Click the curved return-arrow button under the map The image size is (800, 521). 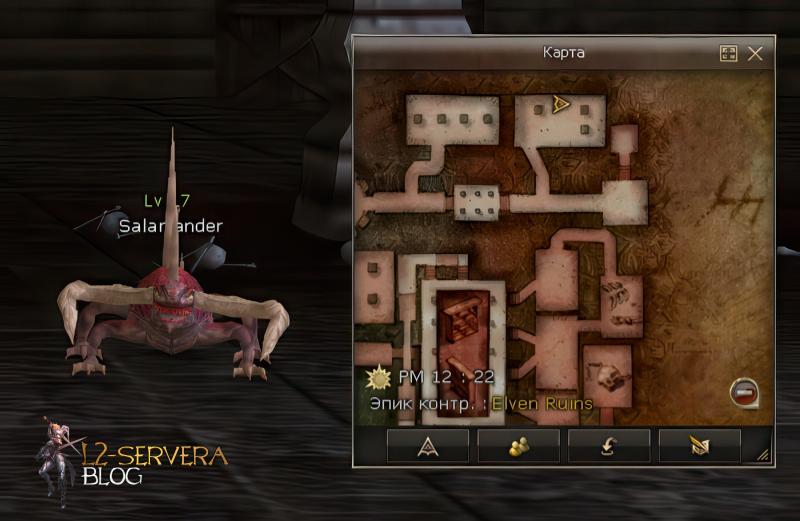coord(607,446)
